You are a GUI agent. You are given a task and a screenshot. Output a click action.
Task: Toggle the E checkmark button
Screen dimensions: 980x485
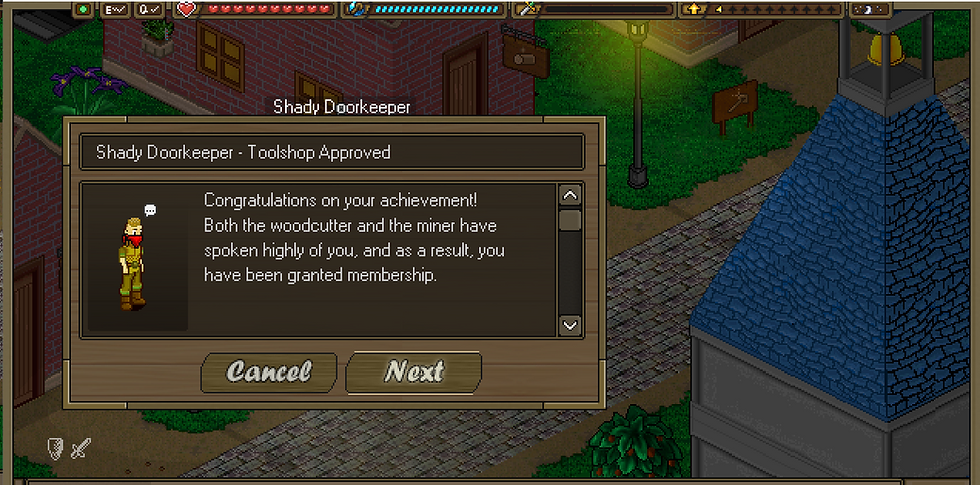click(x=117, y=9)
